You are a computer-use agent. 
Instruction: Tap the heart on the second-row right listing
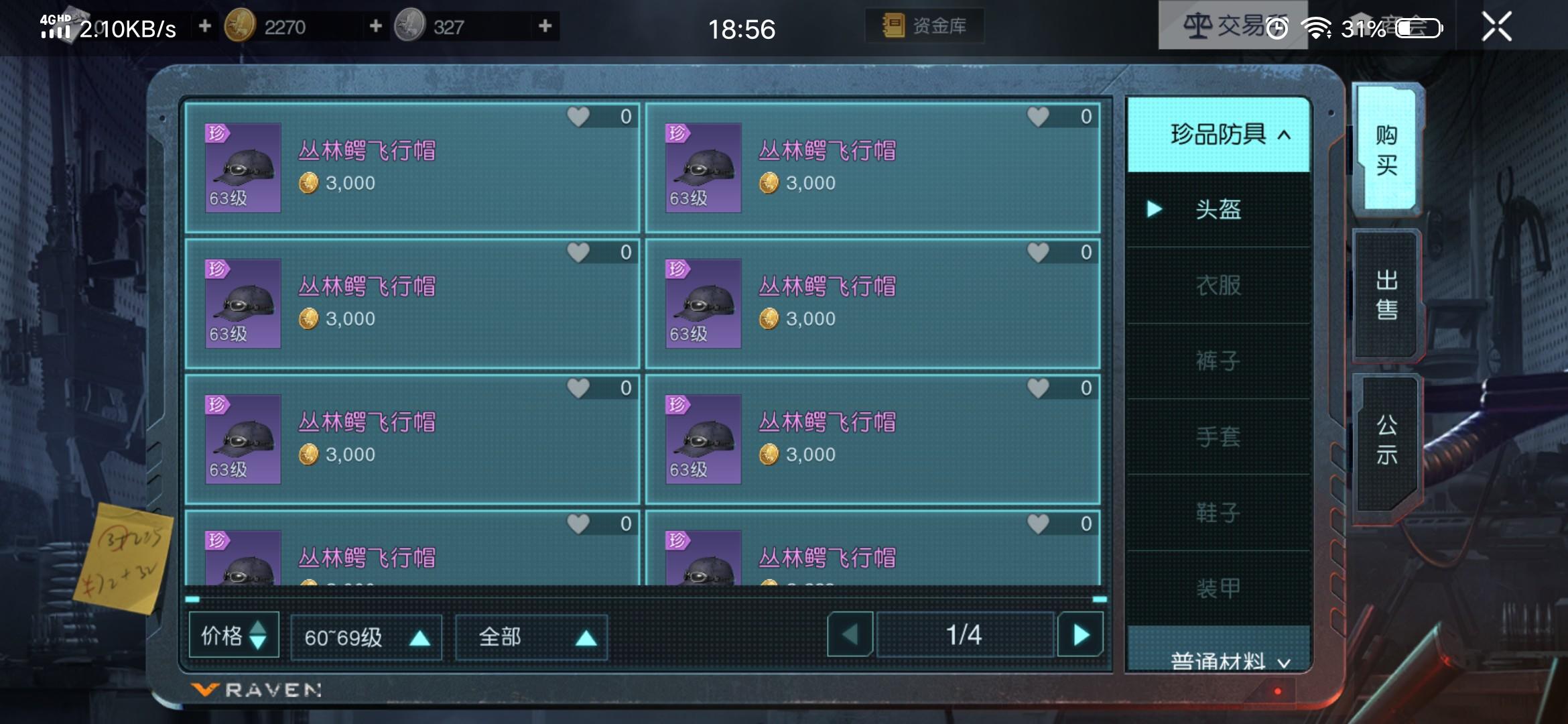point(1038,251)
